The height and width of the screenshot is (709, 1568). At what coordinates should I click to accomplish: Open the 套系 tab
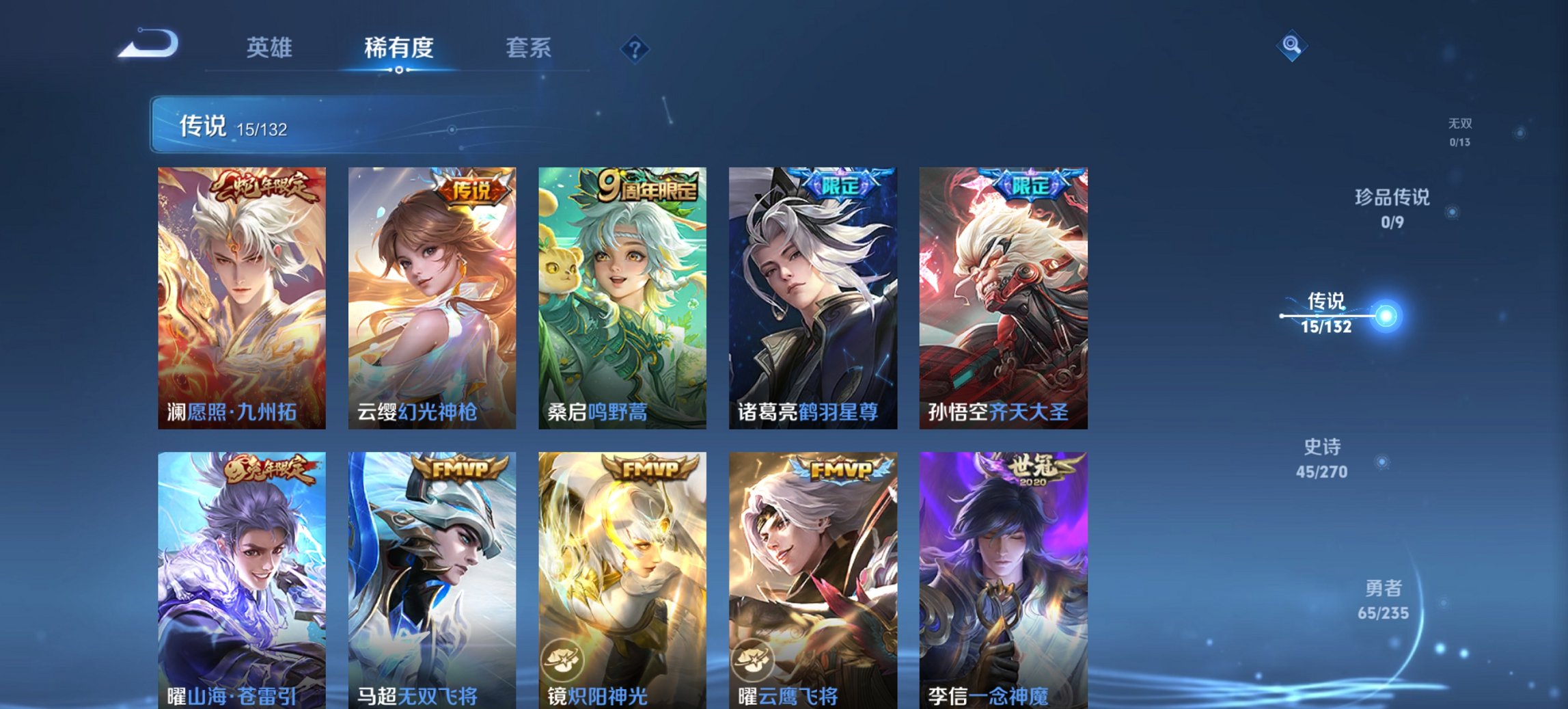pyautogui.click(x=529, y=48)
